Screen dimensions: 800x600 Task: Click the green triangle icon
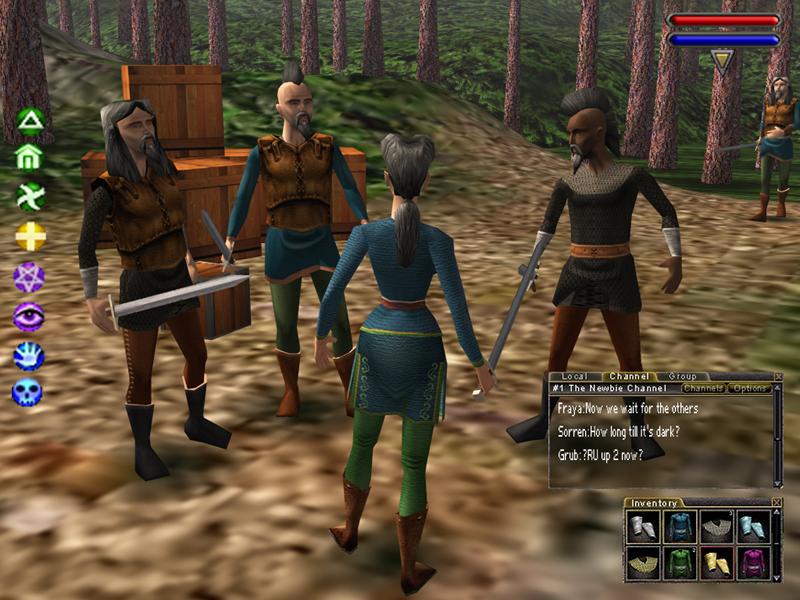(x=31, y=122)
